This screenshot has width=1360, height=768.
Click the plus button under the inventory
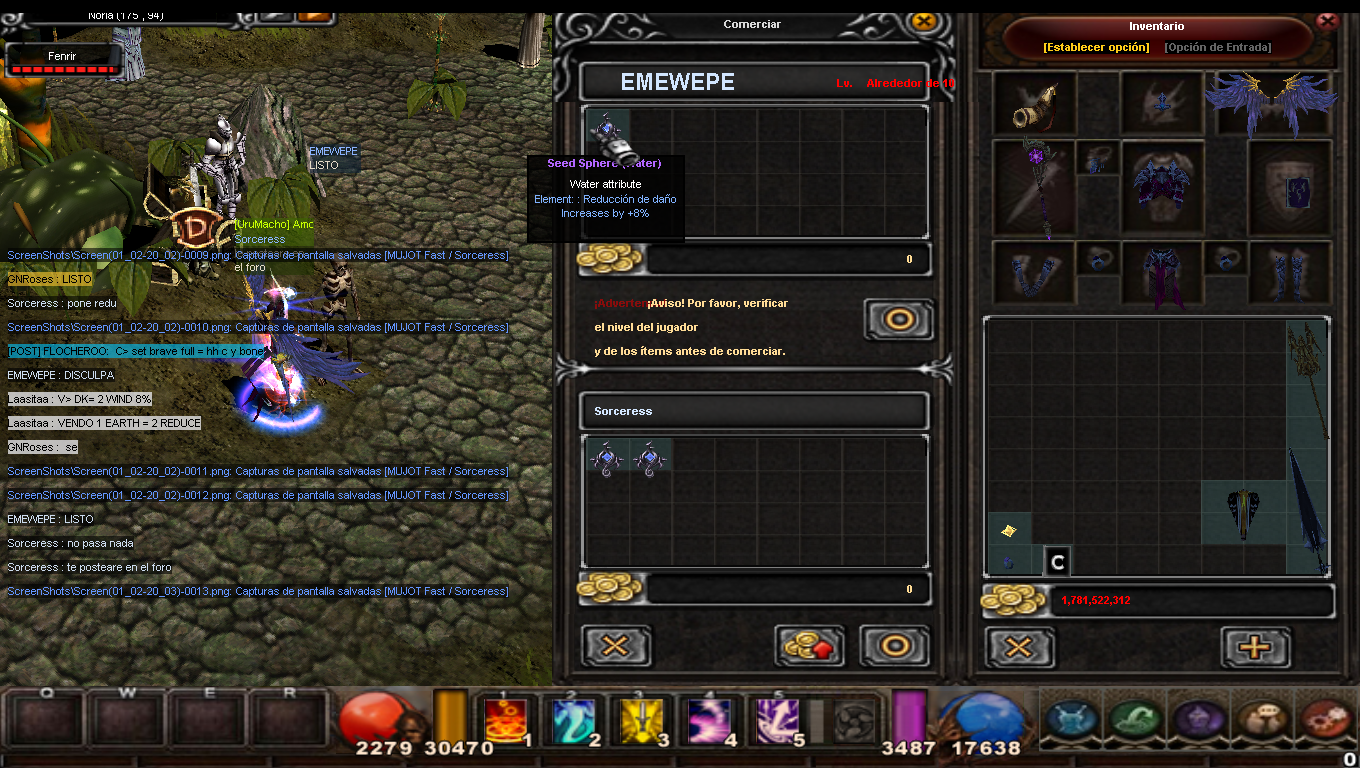click(x=1255, y=647)
